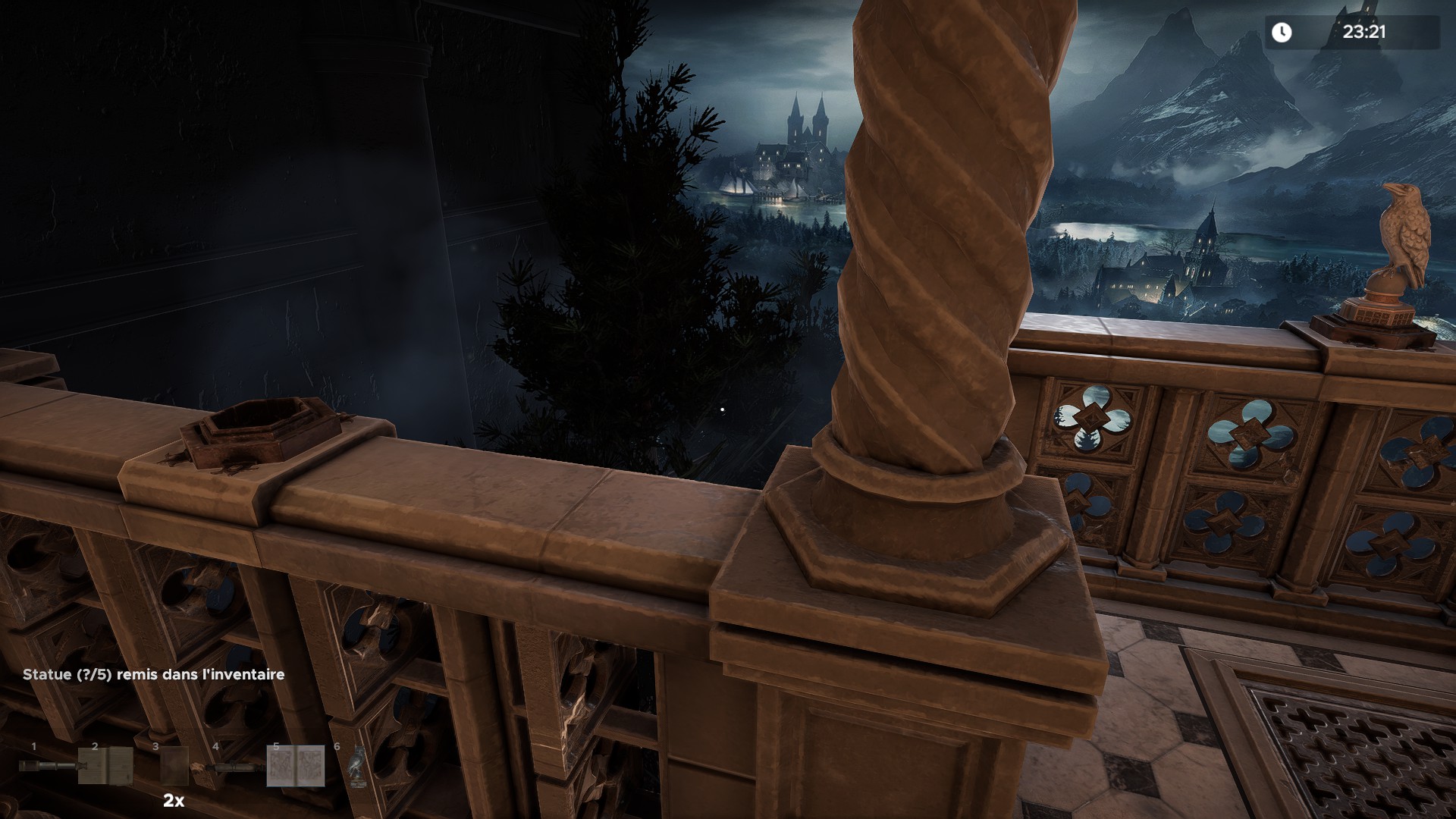
Task: Choose the open notebook in slot 2
Action: 105,767
